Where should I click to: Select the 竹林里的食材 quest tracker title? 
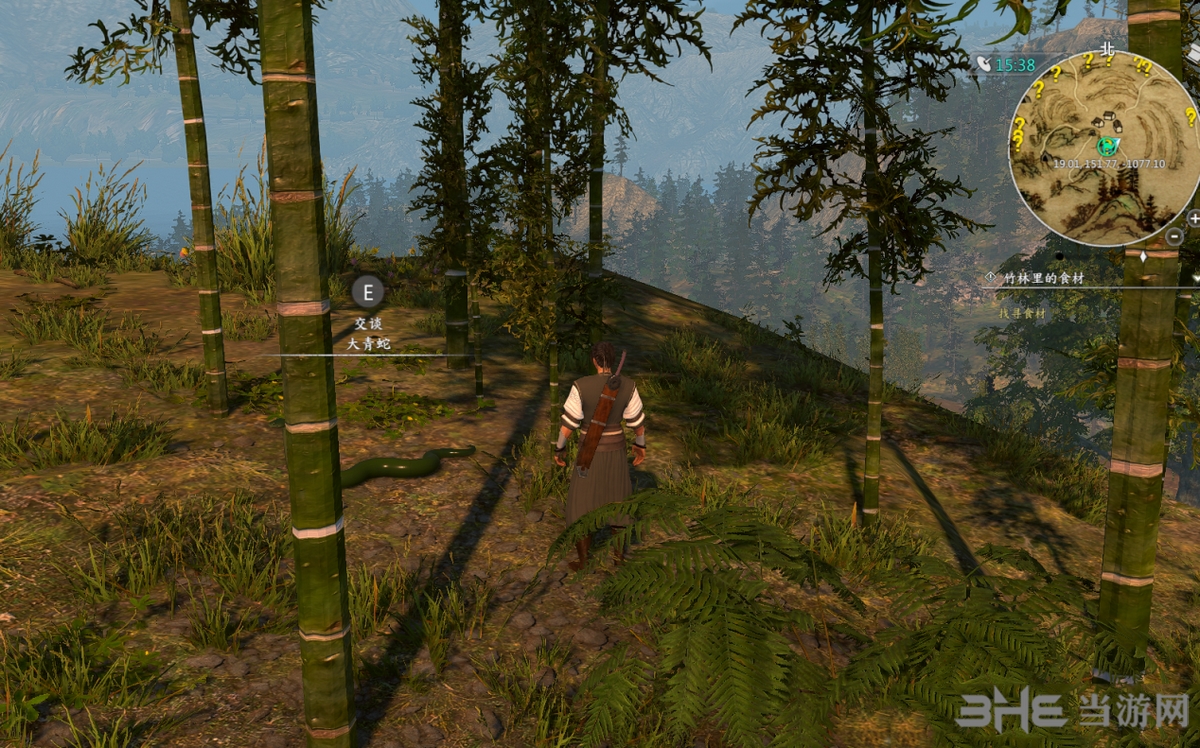tap(1042, 278)
